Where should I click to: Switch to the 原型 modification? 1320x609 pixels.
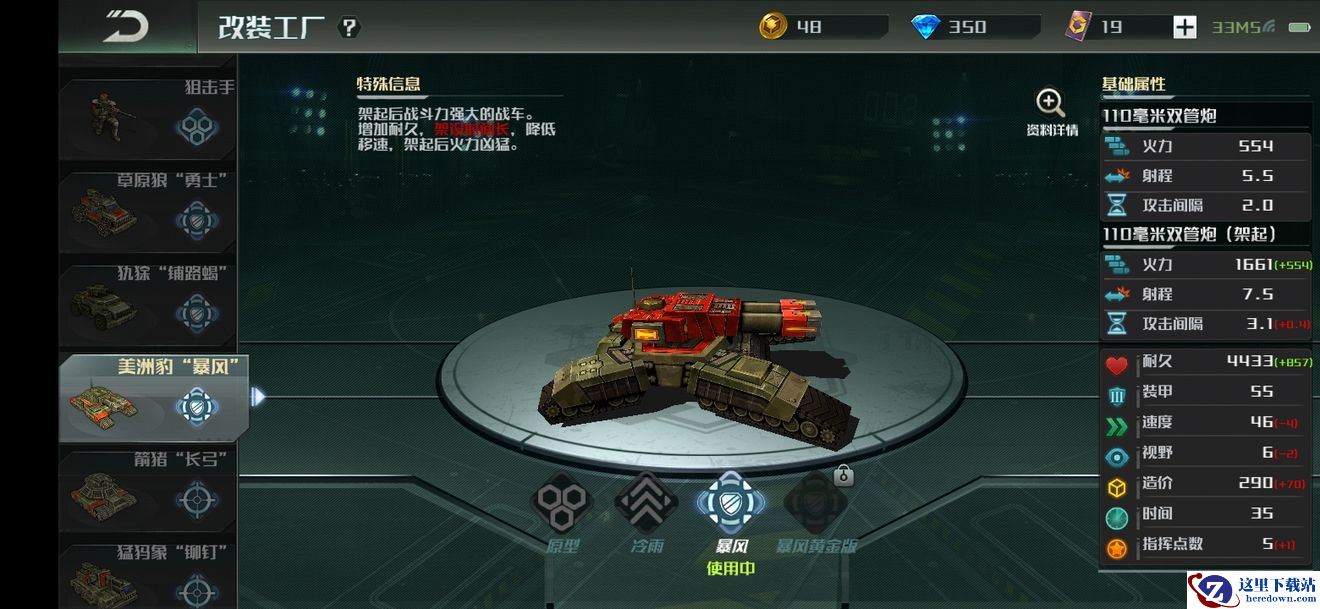point(563,505)
